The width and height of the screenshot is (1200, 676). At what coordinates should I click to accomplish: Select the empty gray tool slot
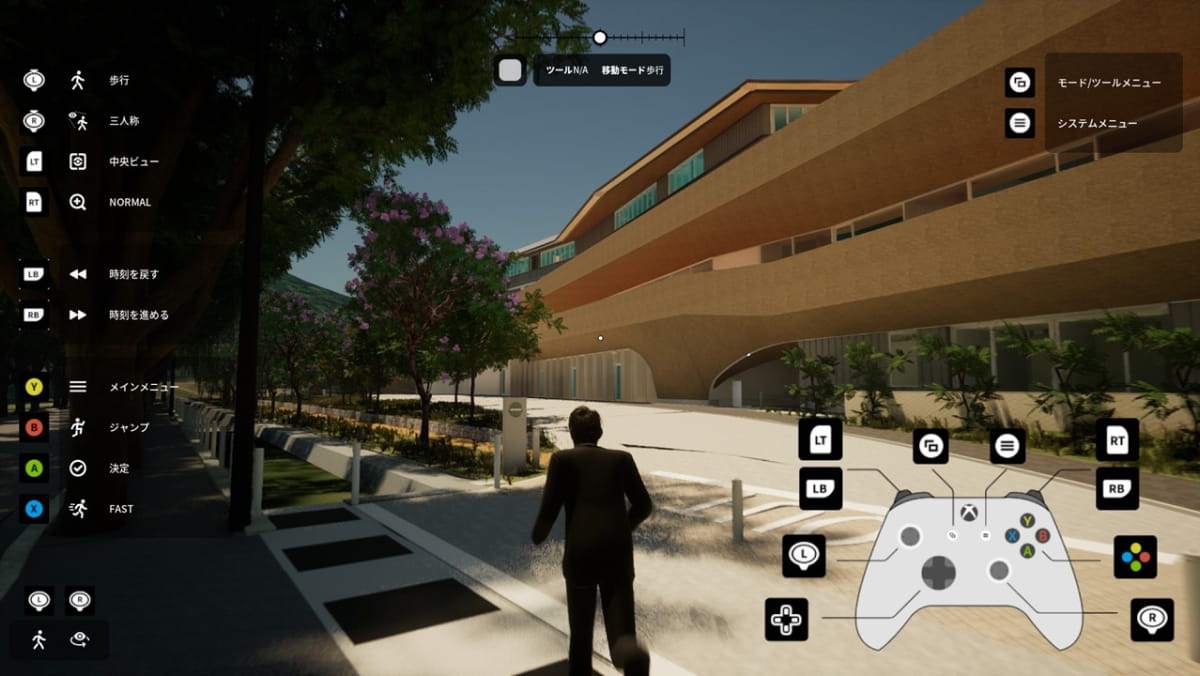click(511, 71)
